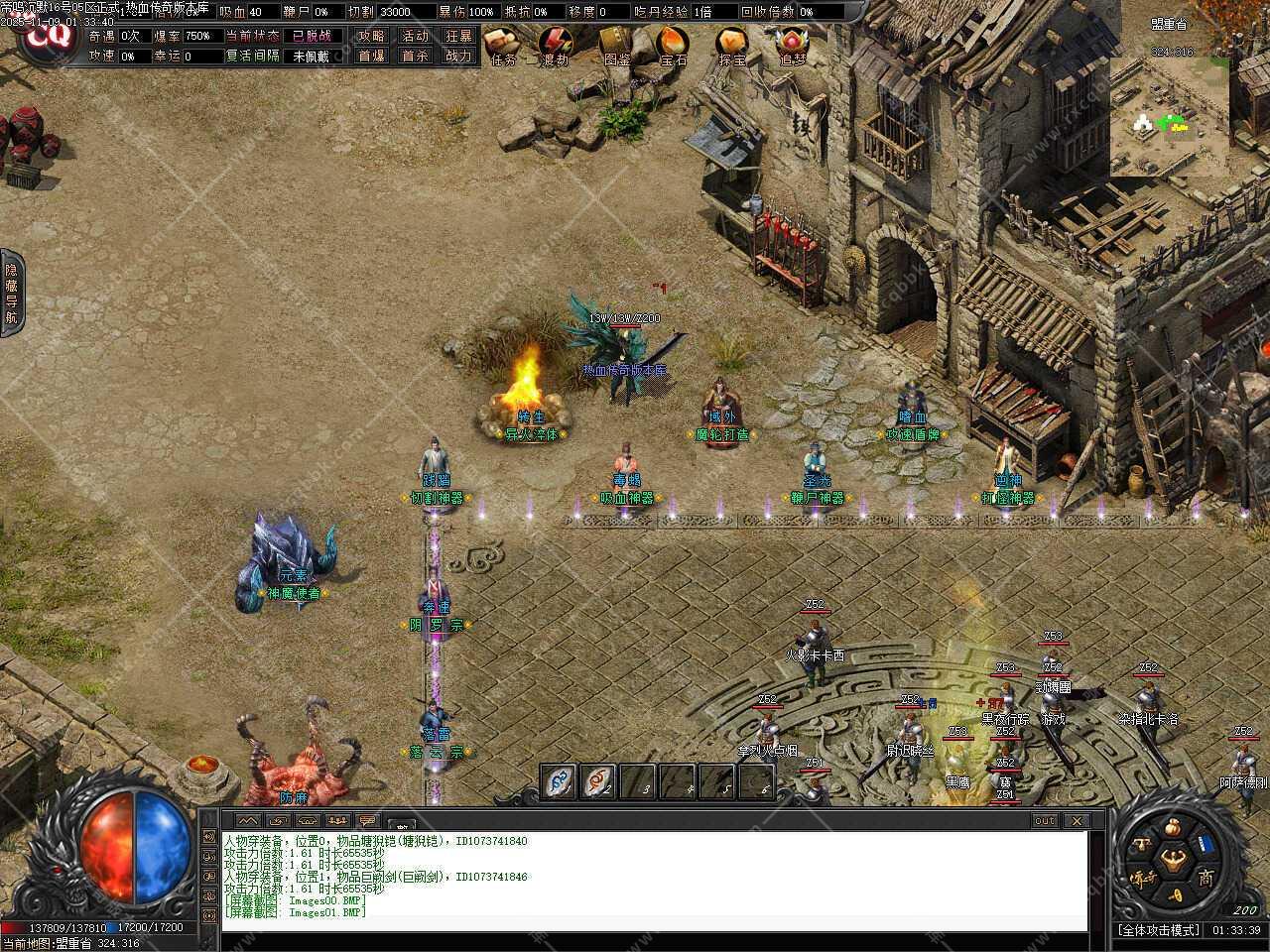
Task: Expand the 隐藏导航 side navigation tab
Action: pos(11,294)
